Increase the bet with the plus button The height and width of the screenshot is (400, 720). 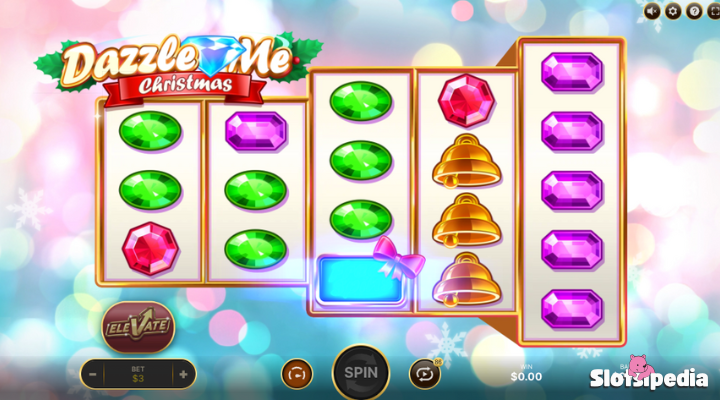click(x=183, y=374)
